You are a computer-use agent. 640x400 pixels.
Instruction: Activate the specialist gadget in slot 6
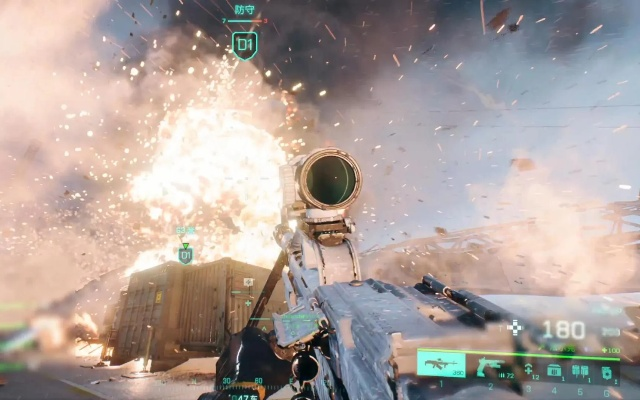coord(606,370)
